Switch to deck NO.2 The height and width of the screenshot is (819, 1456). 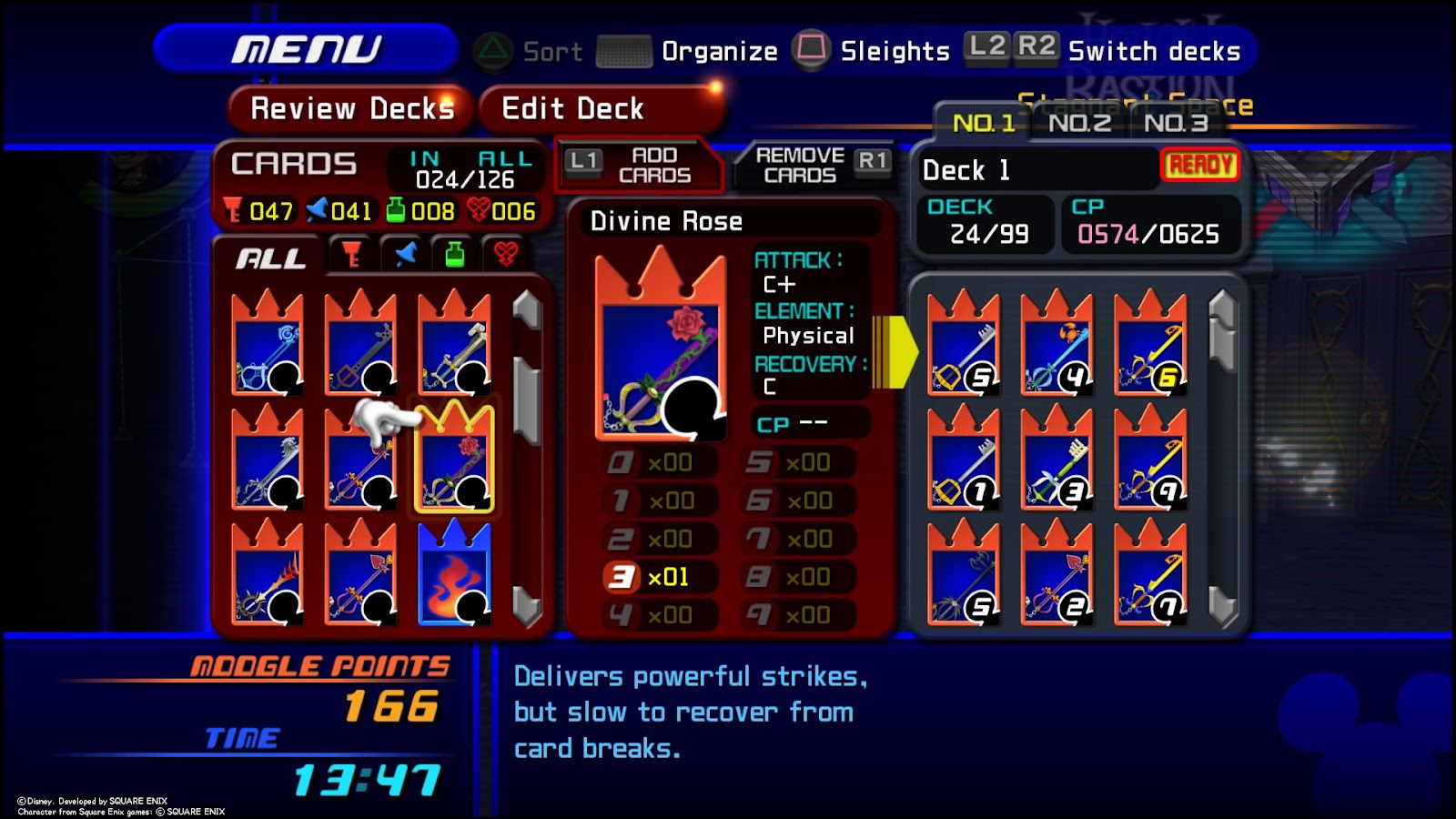tap(1079, 123)
